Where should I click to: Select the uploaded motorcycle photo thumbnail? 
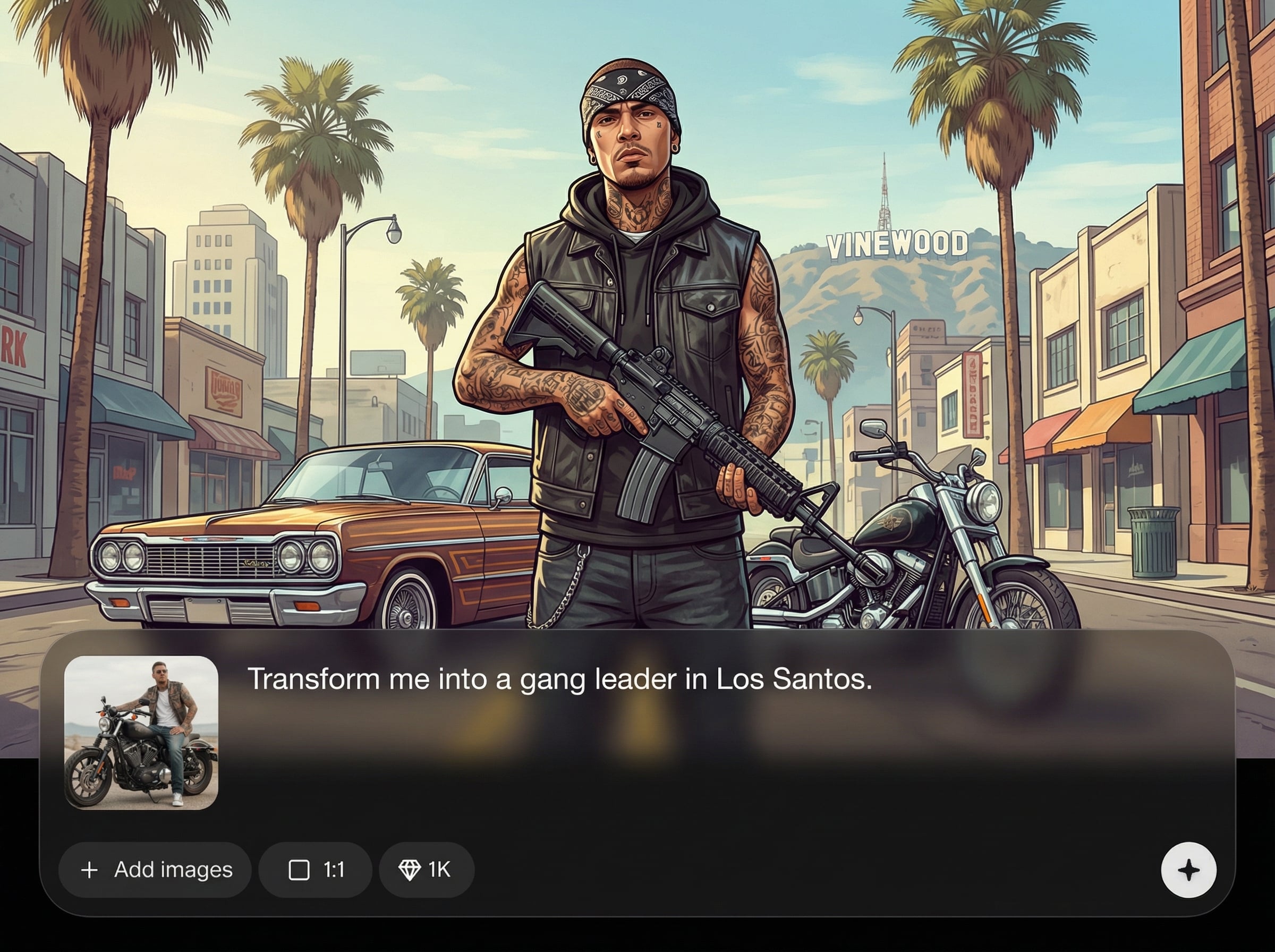click(x=141, y=733)
